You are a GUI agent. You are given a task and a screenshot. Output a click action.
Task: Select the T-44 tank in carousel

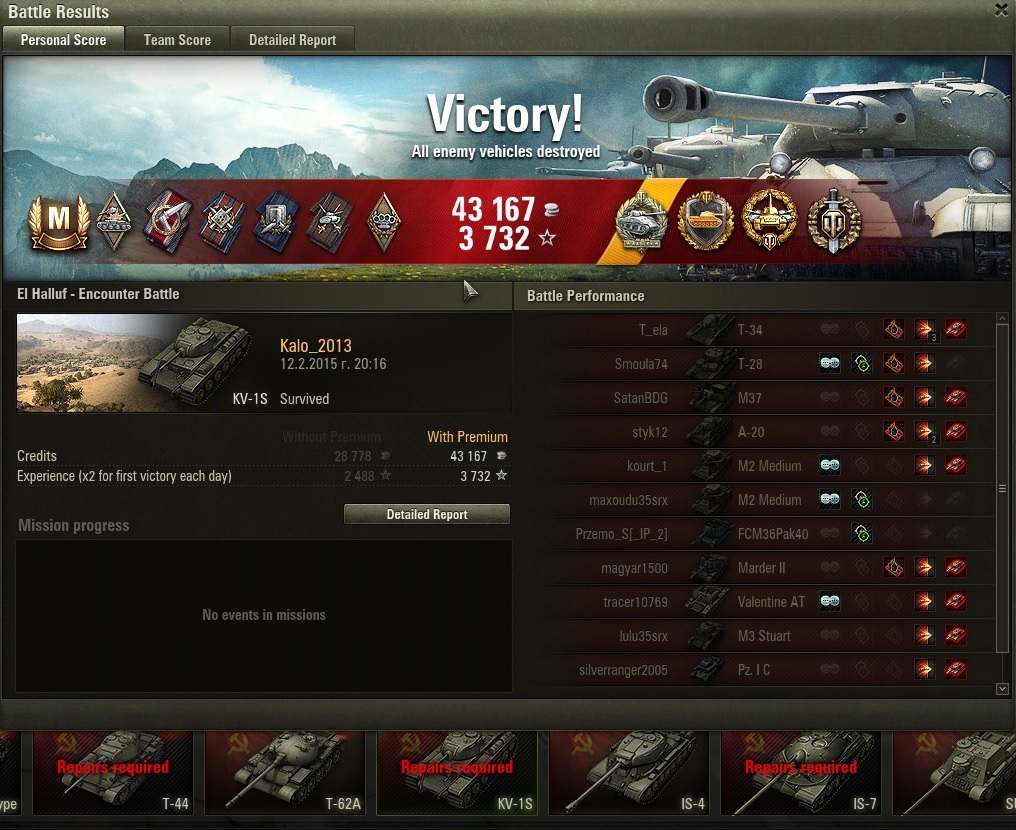113,772
